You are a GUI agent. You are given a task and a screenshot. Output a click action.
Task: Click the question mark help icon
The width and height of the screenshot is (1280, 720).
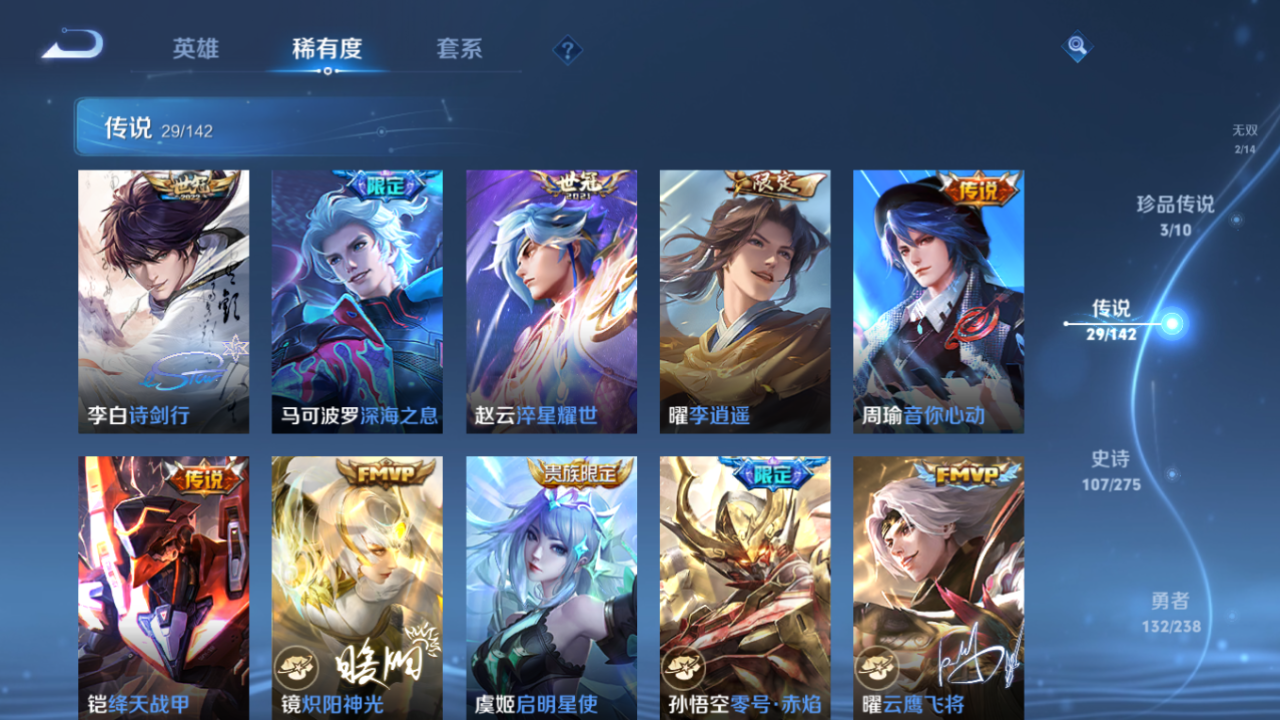[x=566, y=48]
